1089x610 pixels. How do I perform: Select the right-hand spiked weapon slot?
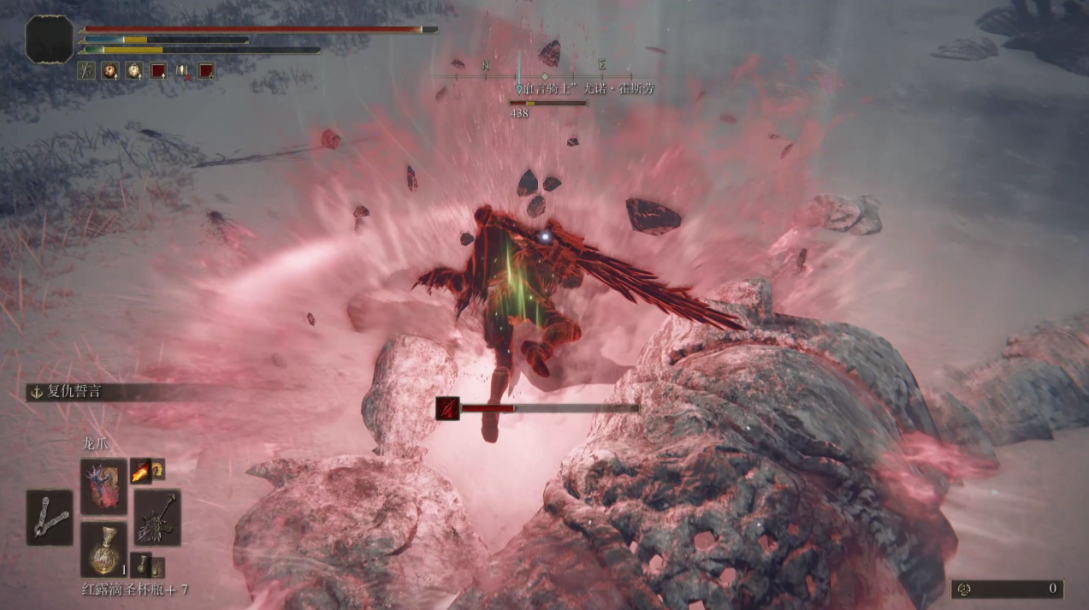point(157,517)
